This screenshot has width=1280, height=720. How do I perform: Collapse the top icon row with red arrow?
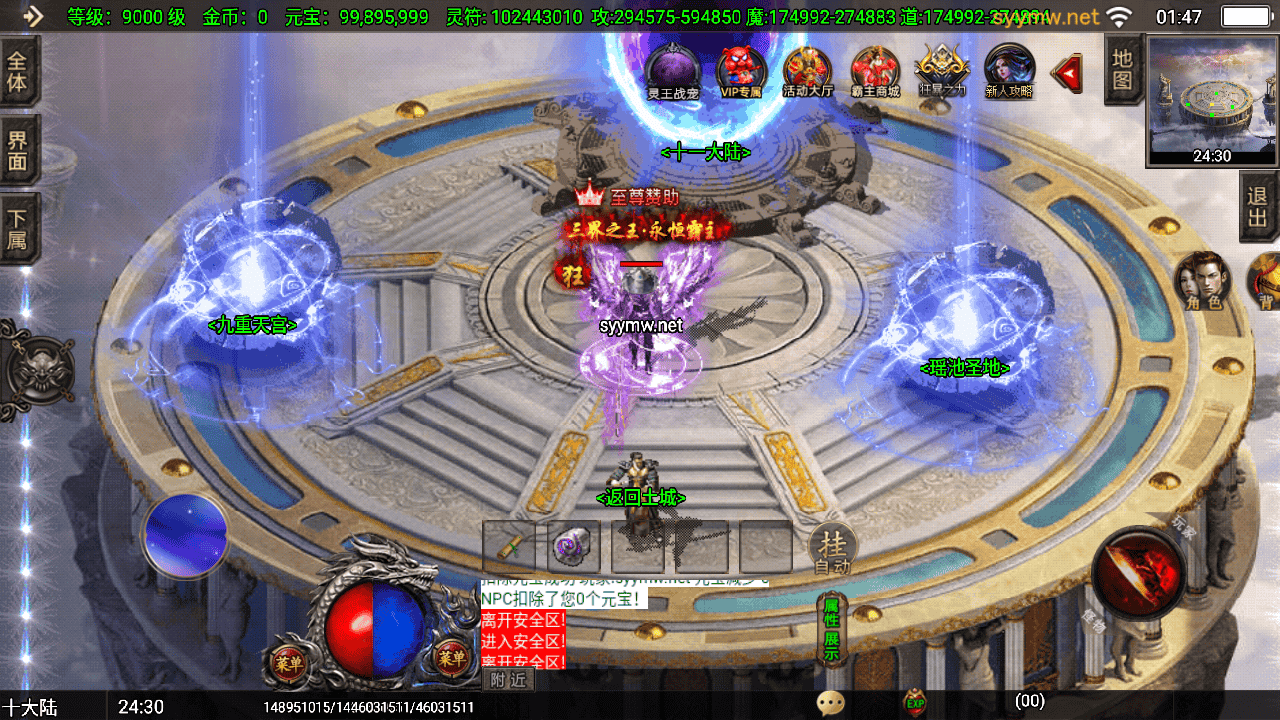tap(1069, 72)
